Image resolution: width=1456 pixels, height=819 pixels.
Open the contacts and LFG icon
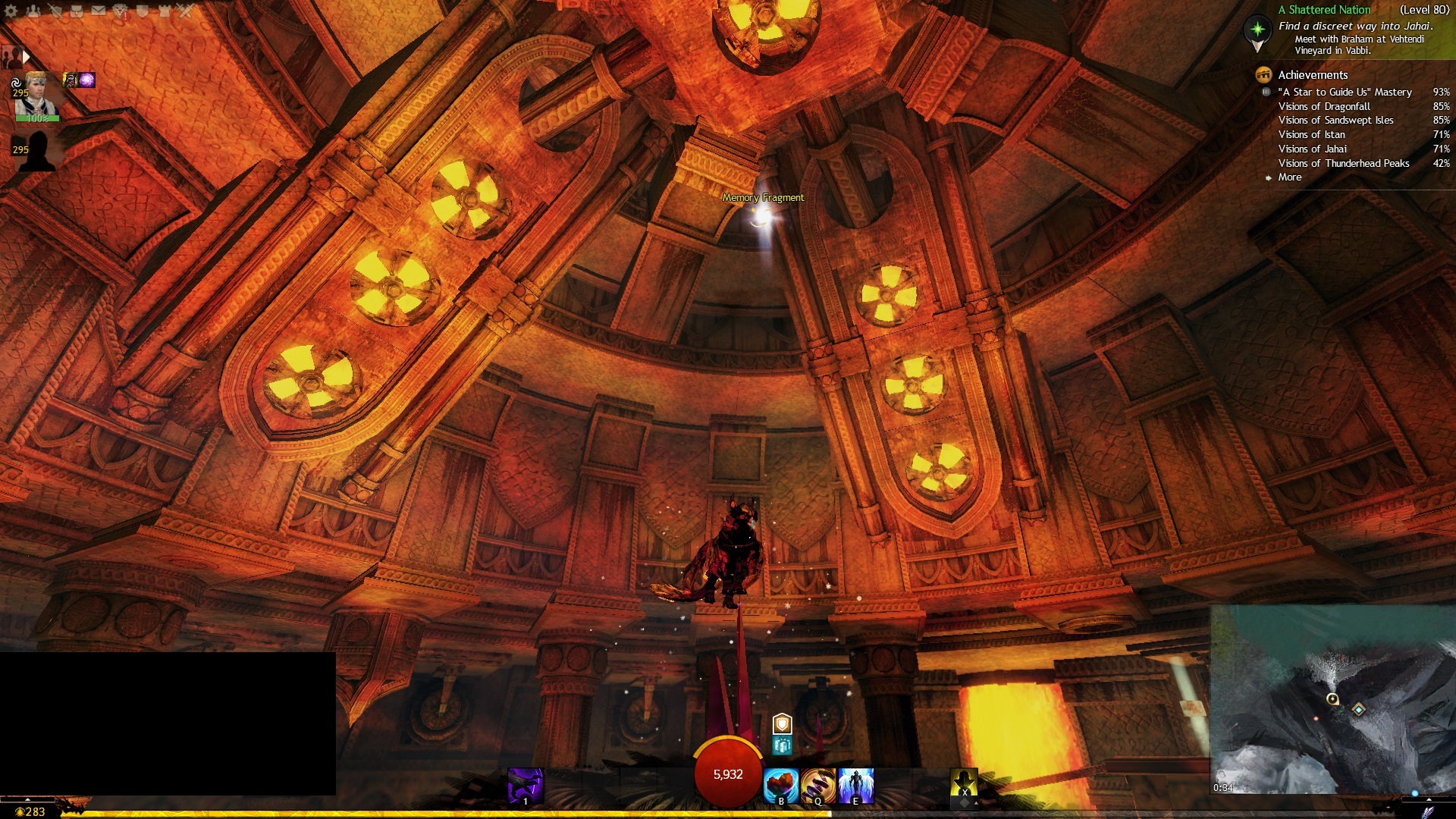click(x=33, y=11)
